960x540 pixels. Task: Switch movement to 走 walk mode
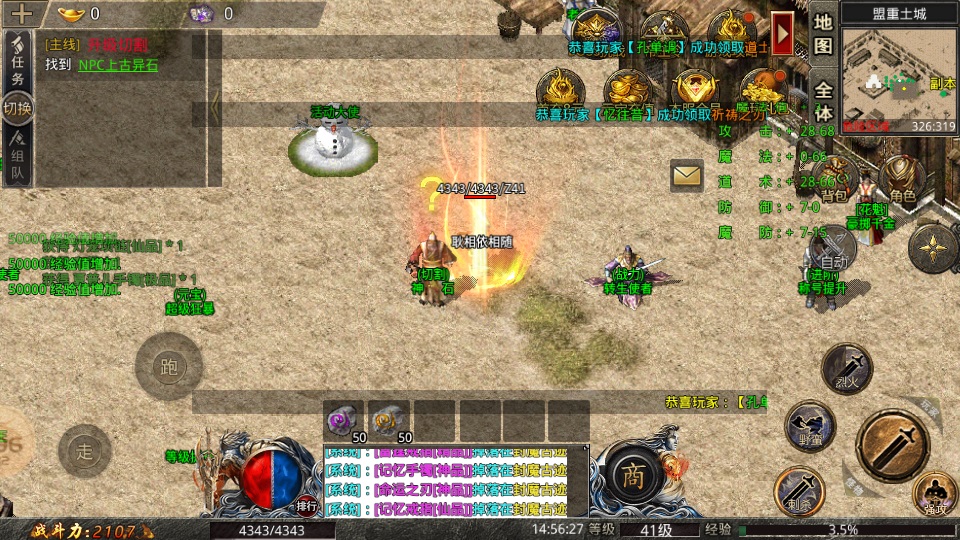[x=85, y=451]
